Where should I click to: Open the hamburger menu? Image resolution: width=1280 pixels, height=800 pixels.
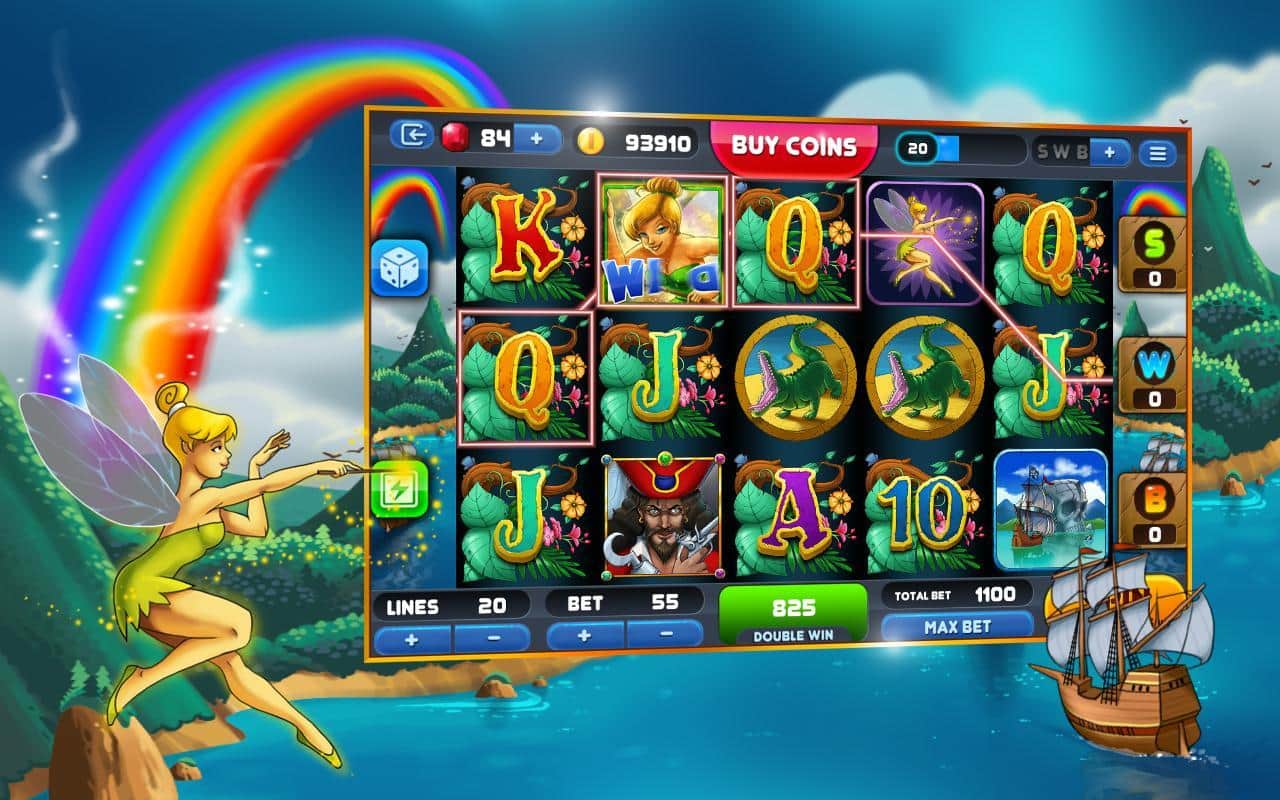coord(1158,154)
